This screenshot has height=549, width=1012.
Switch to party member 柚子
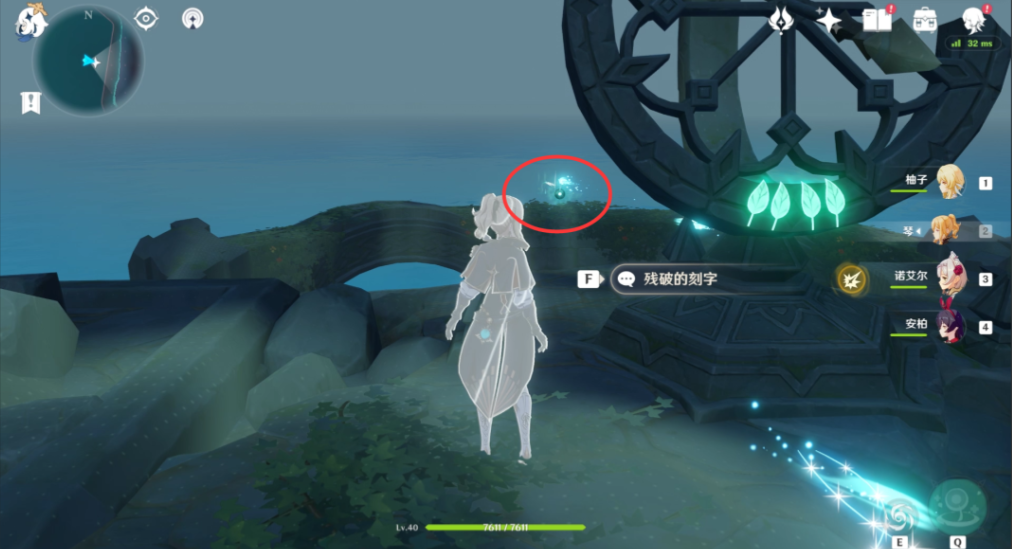(x=948, y=183)
